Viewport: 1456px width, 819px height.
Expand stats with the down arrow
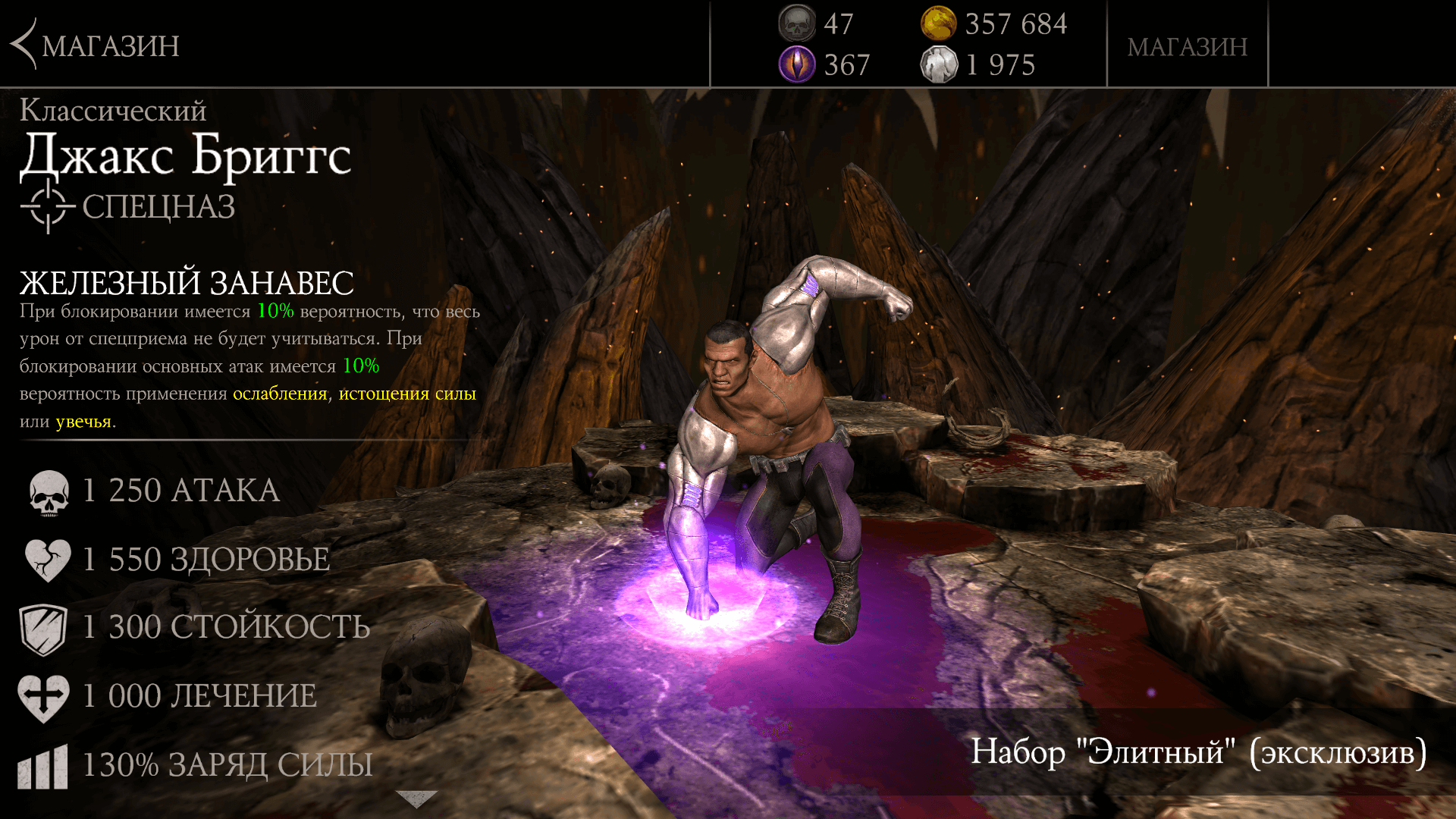pyautogui.click(x=416, y=799)
